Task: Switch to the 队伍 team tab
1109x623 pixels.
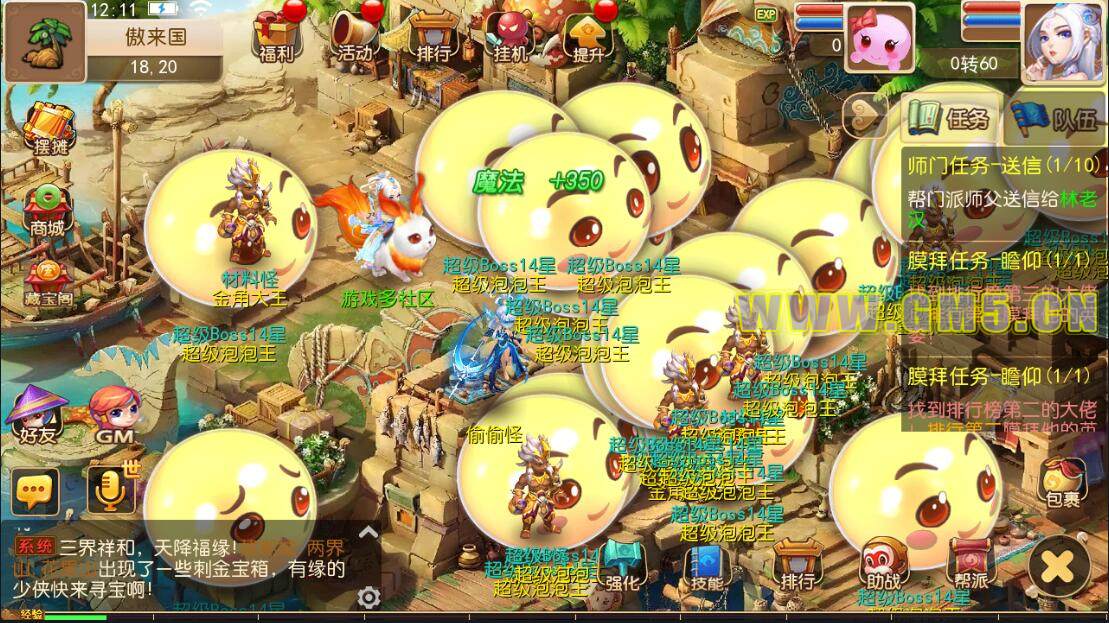Action: 1057,118
